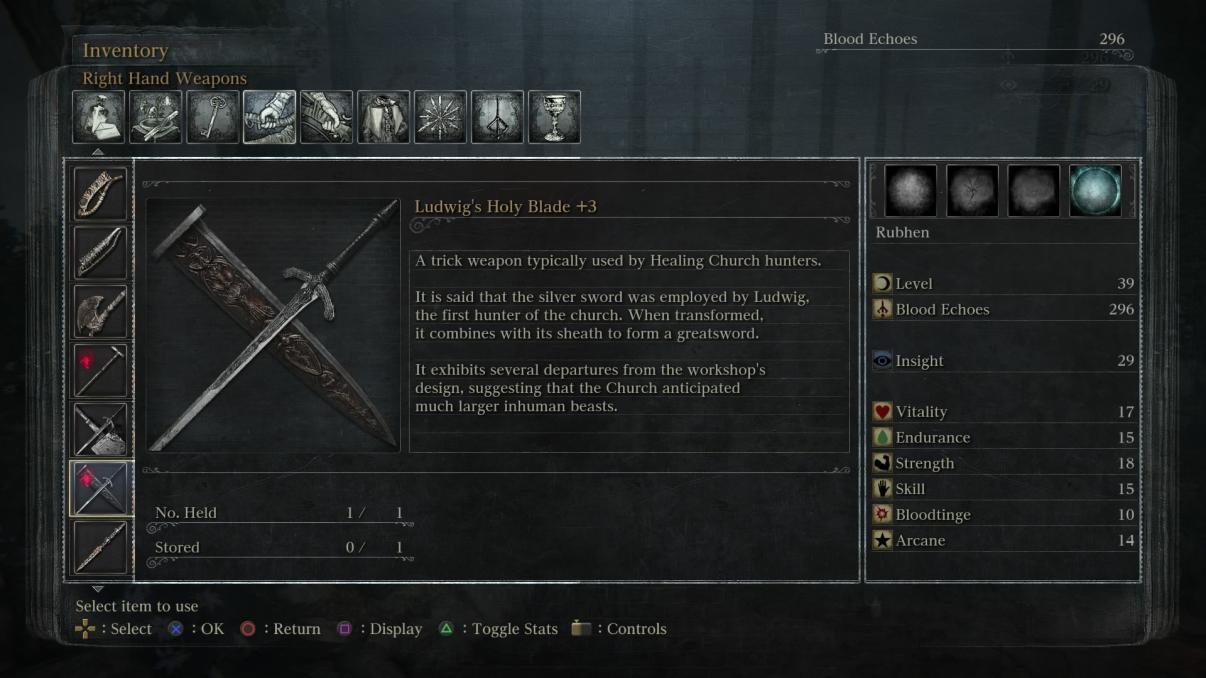The height and width of the screenshot is (678, 1206).
Task: Select the Right Hand Weapons tab
Action: tap(269, 117)
